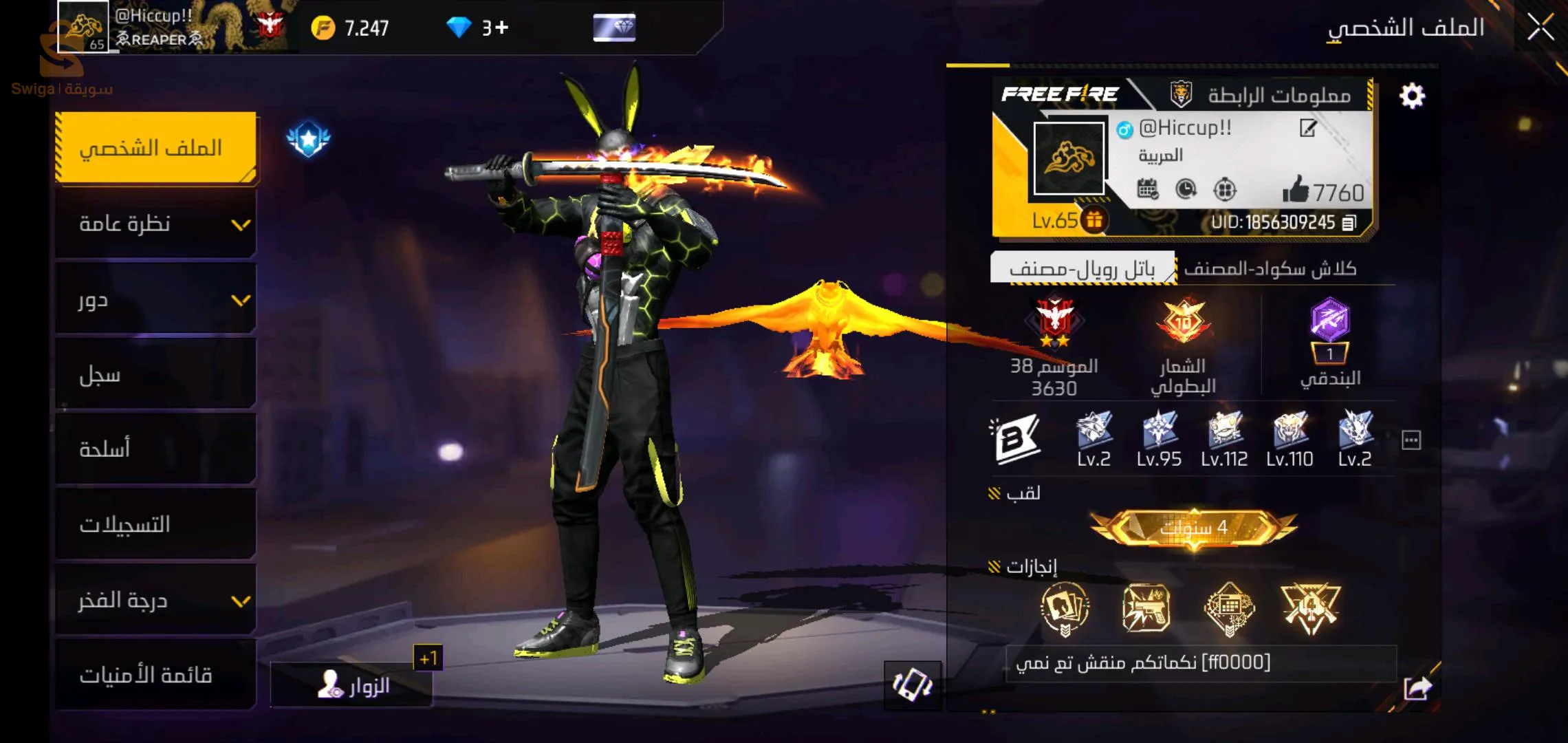Open the أسلحة weapons section
Viewport: 1568px width, 743px height.
click(x=156, y=449)
